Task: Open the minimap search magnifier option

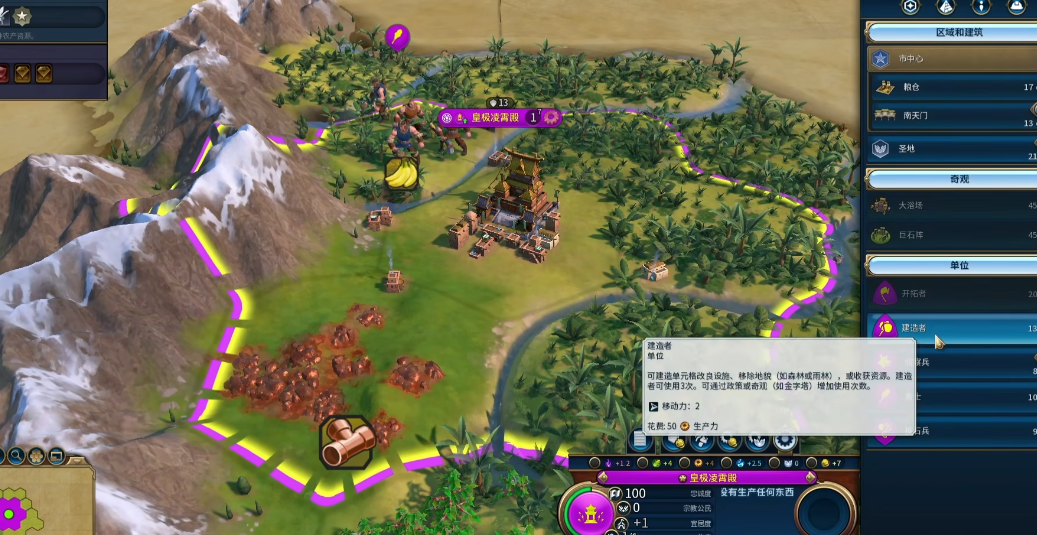Action: coord(17,457)
